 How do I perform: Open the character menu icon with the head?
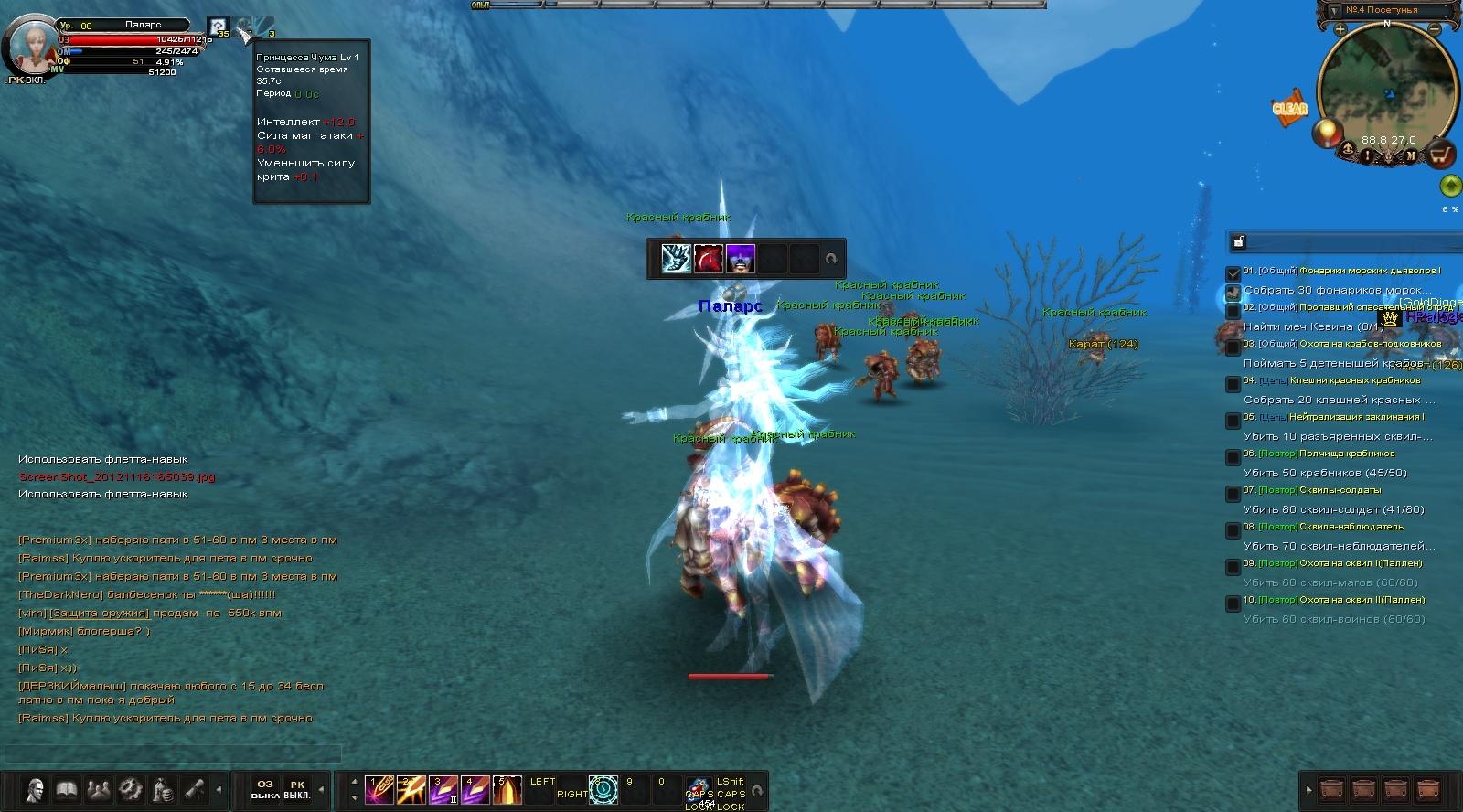[35, 789]
